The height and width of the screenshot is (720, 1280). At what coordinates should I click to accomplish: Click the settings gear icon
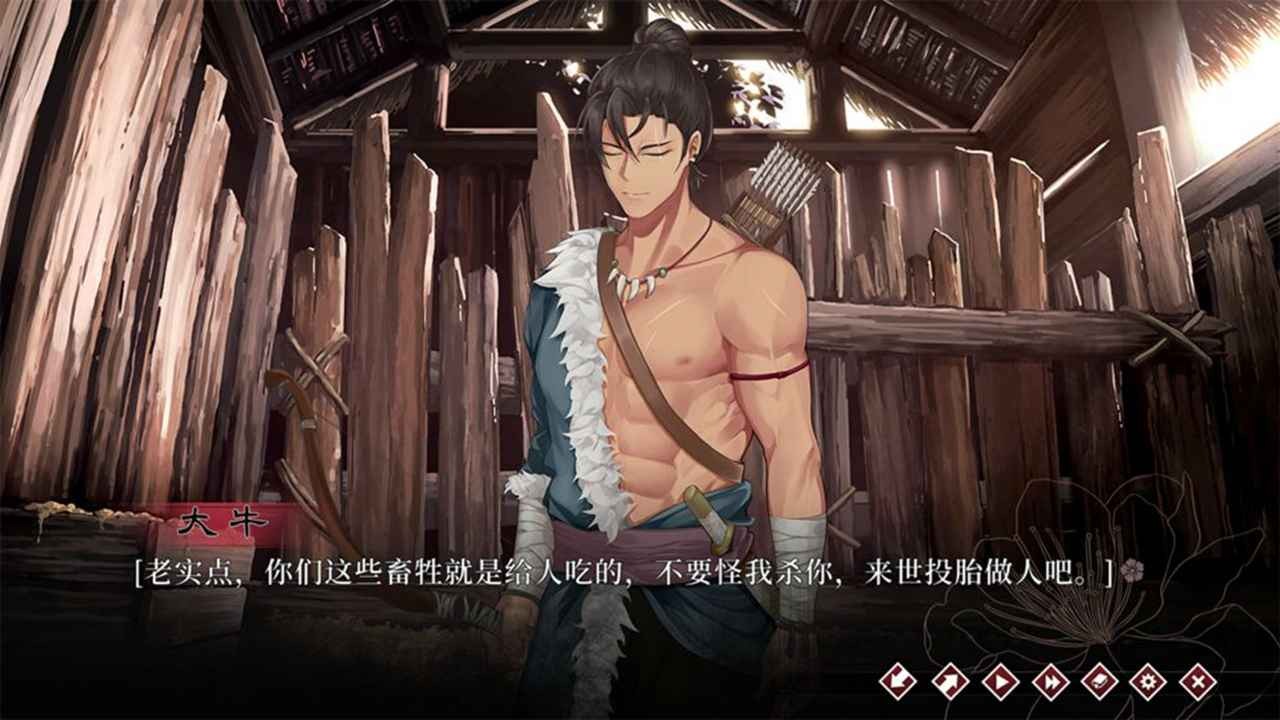1150,680
